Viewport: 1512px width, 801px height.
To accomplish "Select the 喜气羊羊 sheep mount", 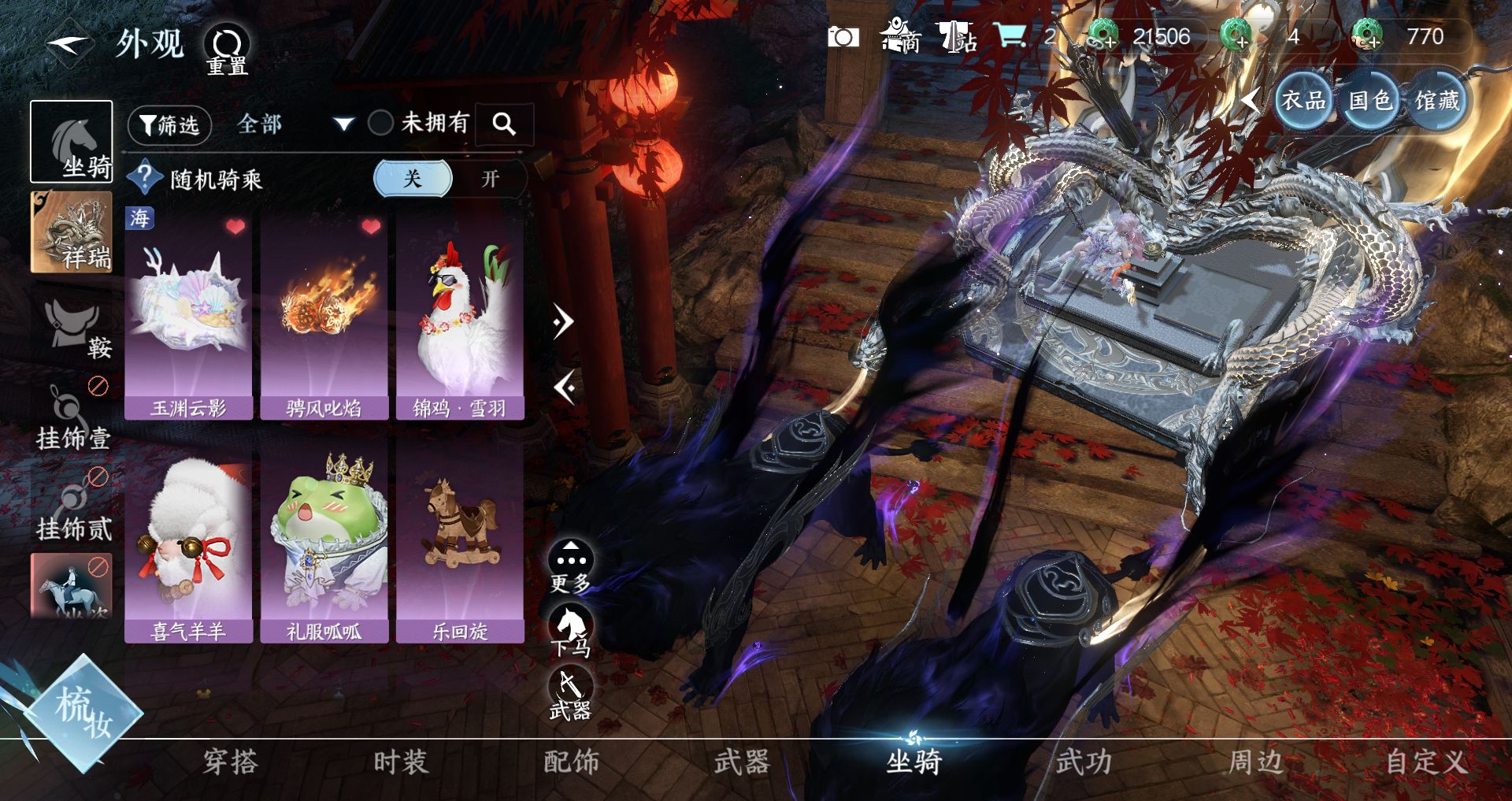I will (x=188, y=543).
